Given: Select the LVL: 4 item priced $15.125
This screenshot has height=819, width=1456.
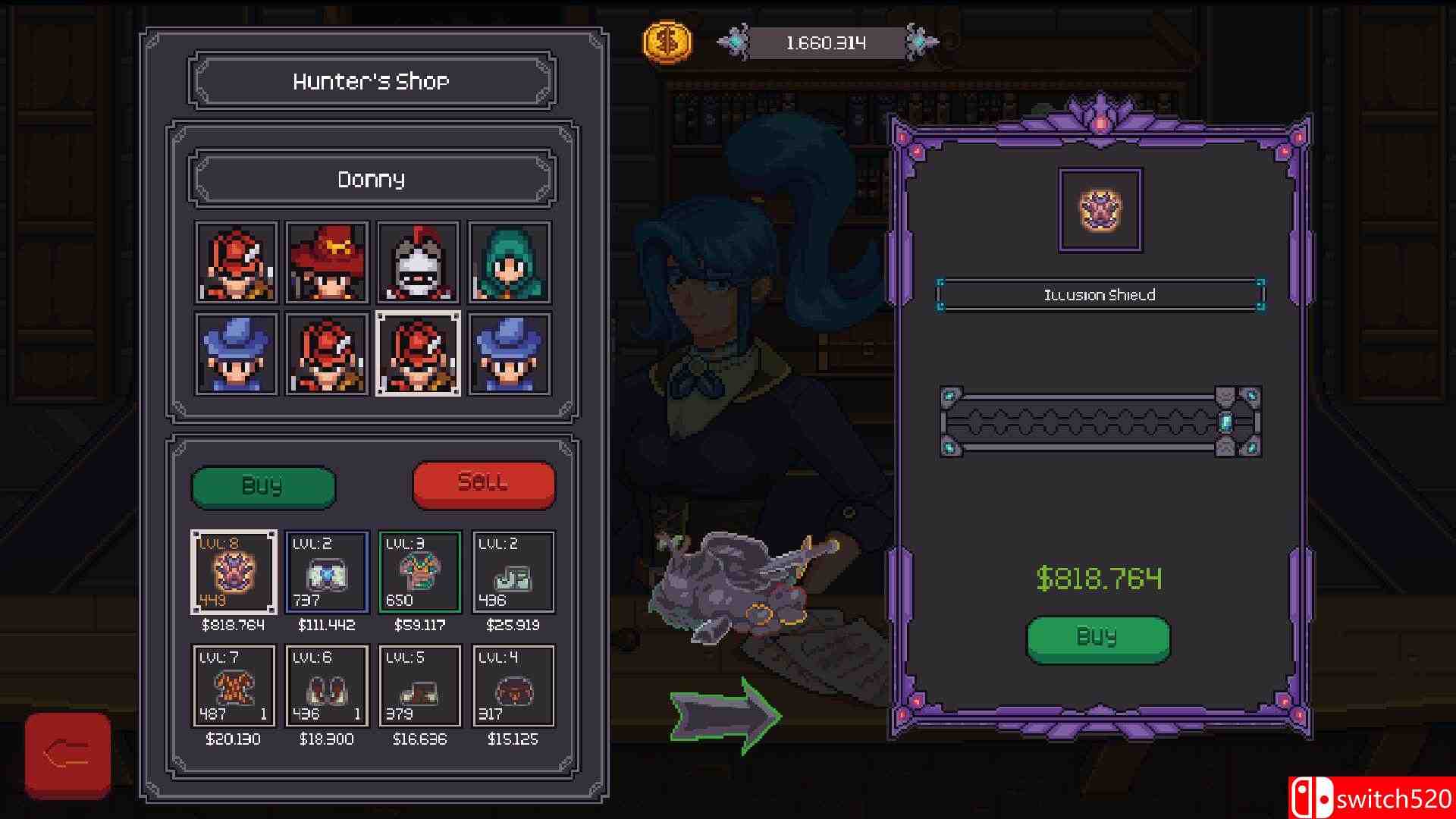Looking at the screenshot, I should [512, 685].
